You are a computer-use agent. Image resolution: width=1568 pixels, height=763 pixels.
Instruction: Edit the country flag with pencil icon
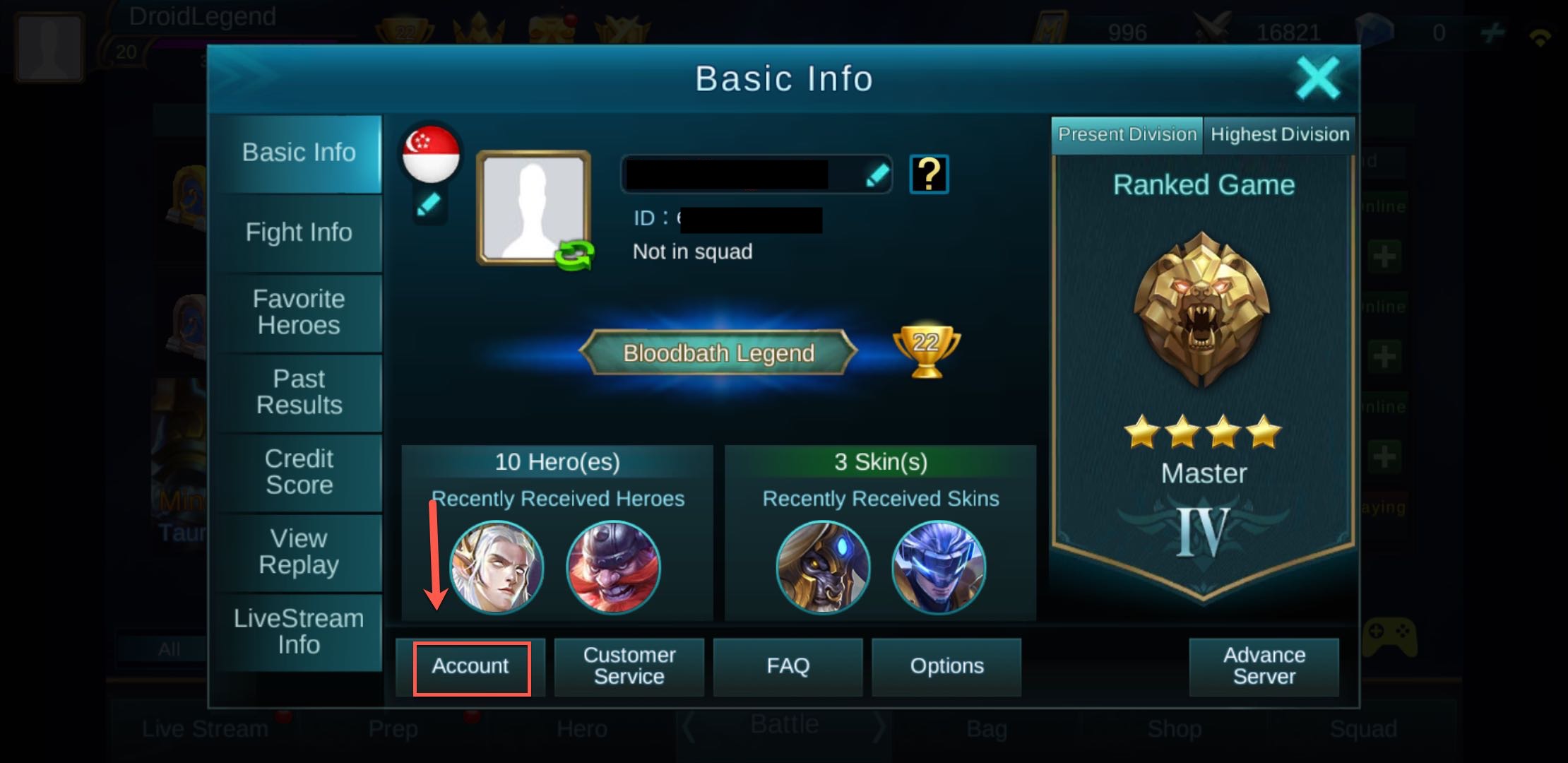point(429,206)
